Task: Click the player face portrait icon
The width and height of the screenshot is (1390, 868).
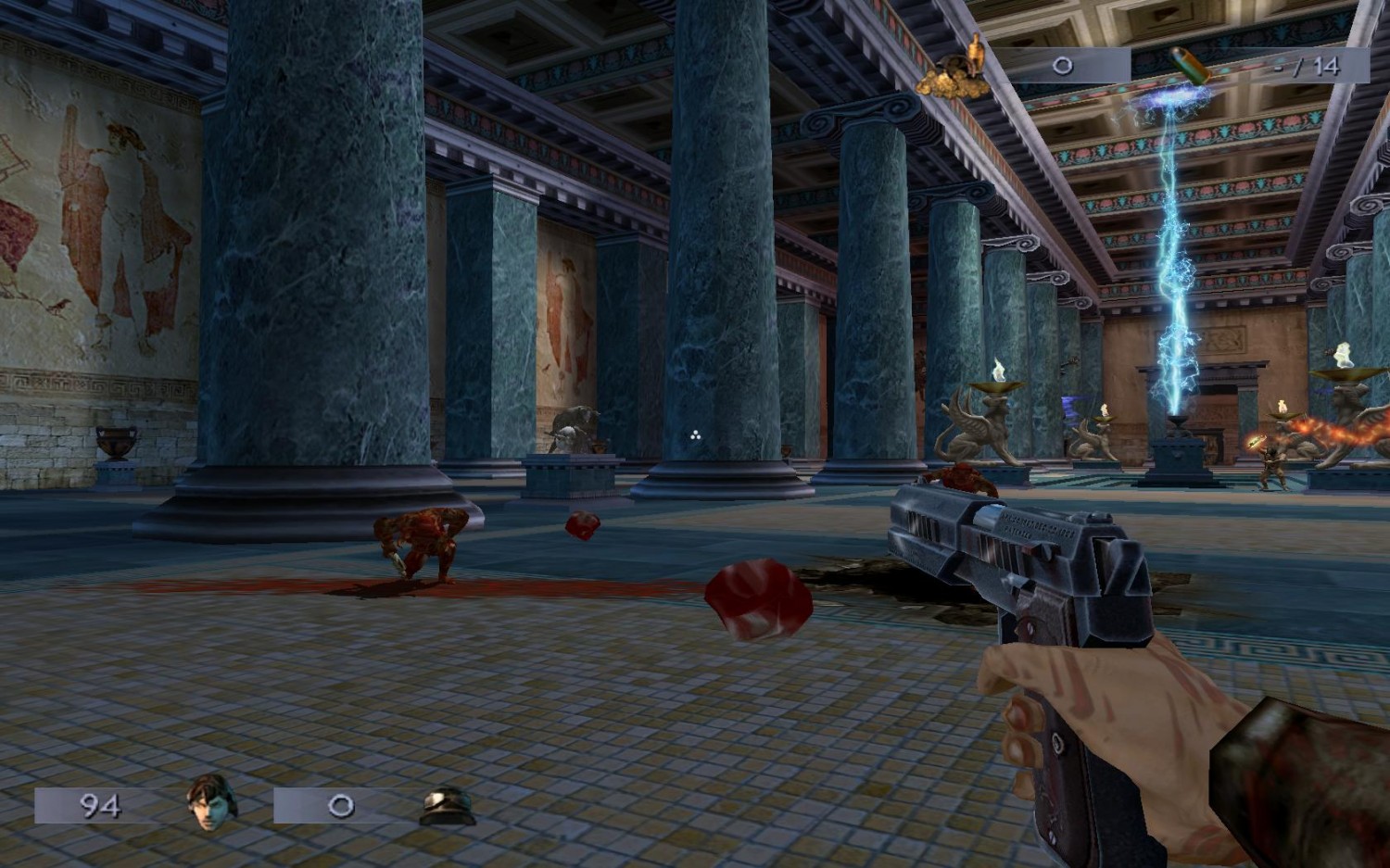Action: (212, 802)
